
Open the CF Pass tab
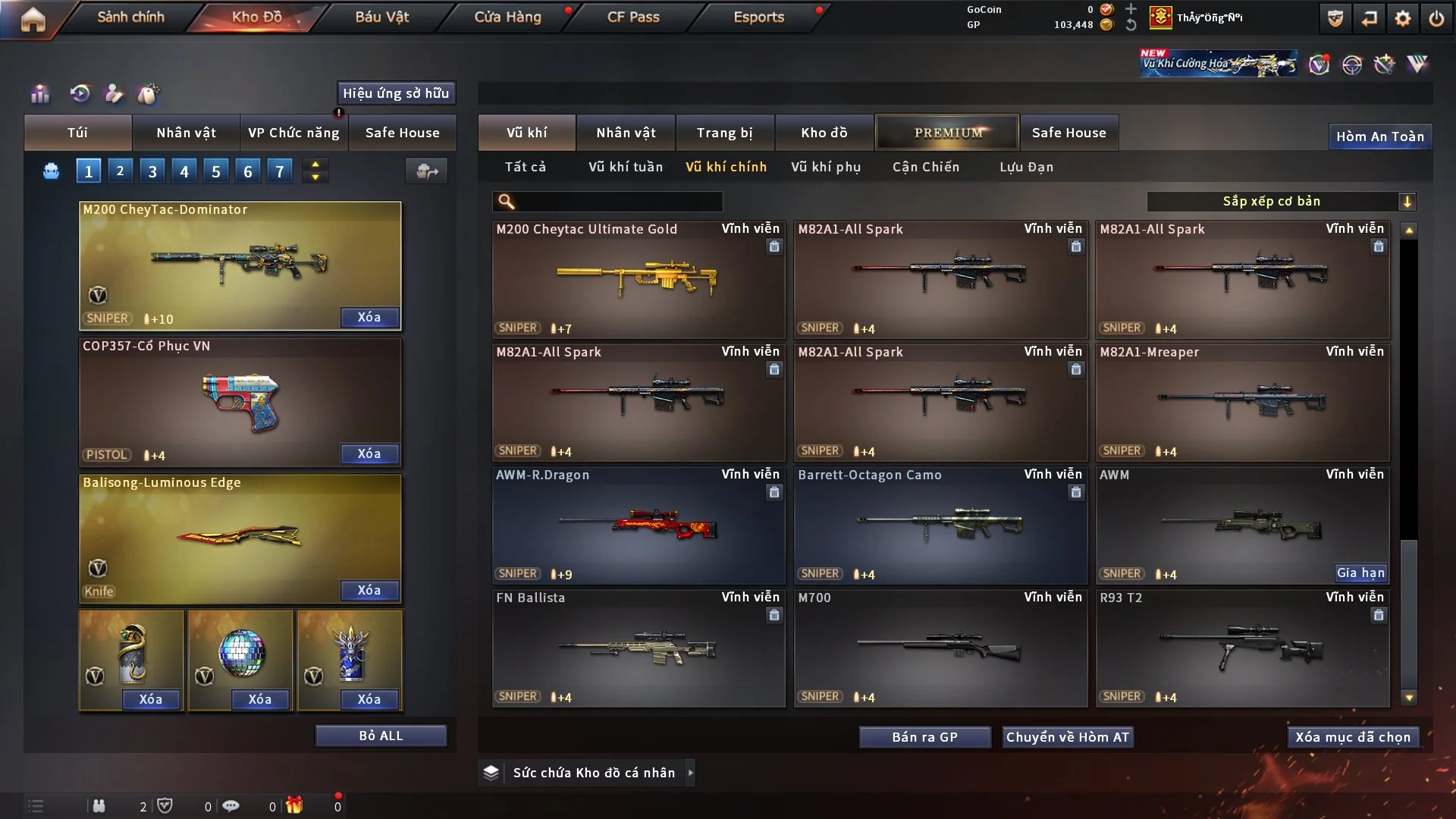point(633,17)
